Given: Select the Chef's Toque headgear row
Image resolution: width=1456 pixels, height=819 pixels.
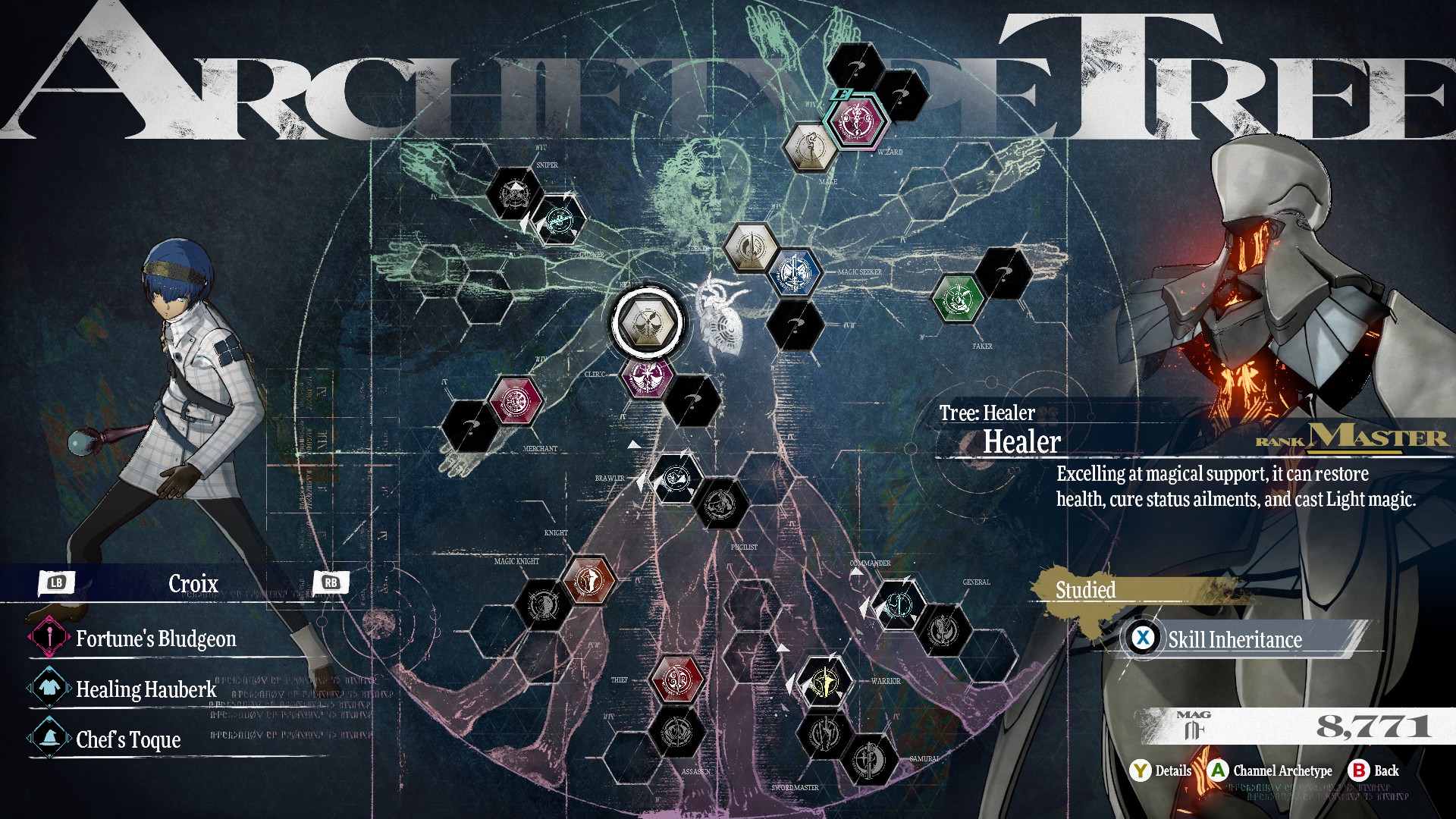Looking at the screenshot, I should [128, 739].
